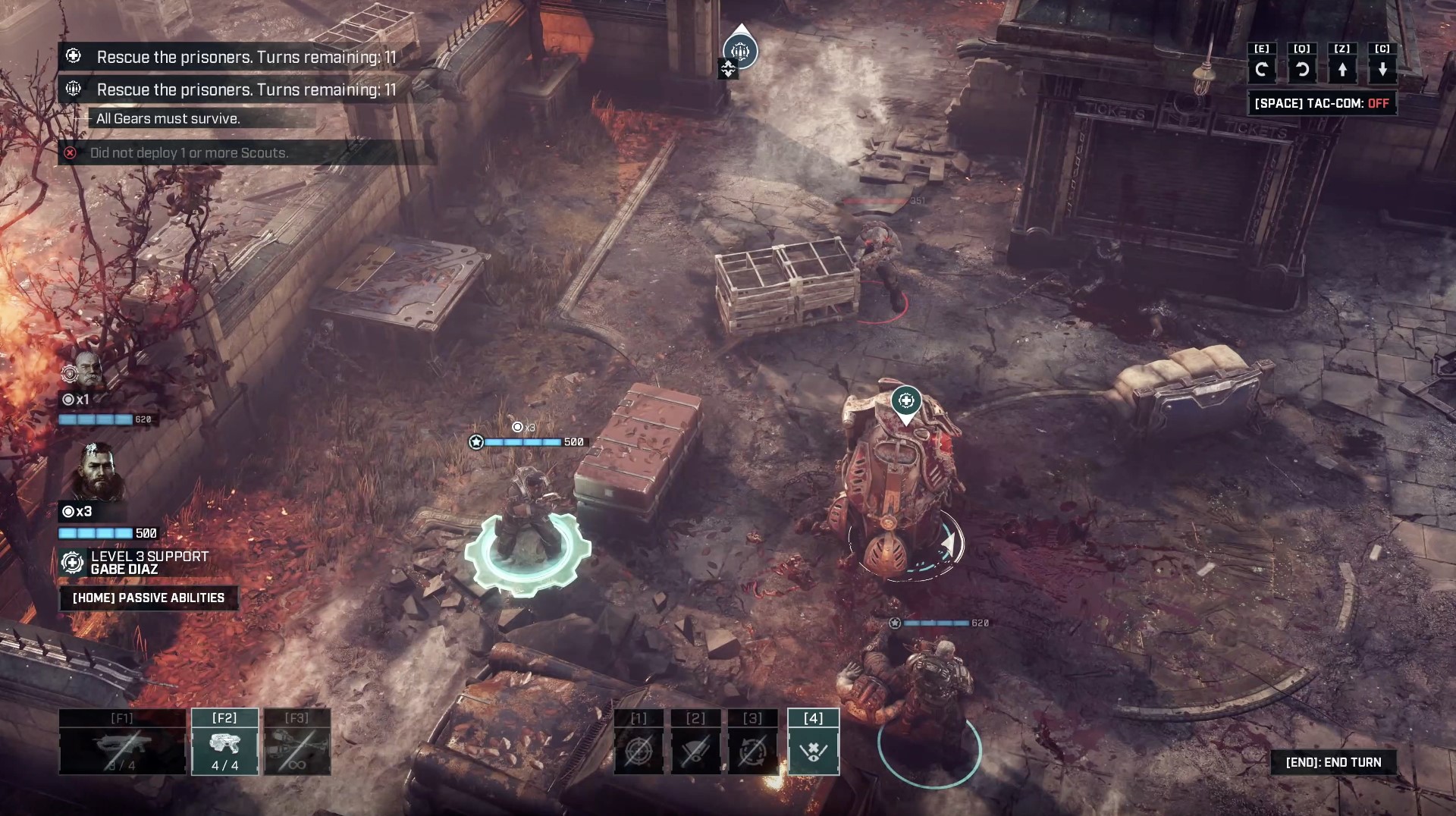
Task: Select the Snub pistol in slot F2
Action: (x=224, y=742)
